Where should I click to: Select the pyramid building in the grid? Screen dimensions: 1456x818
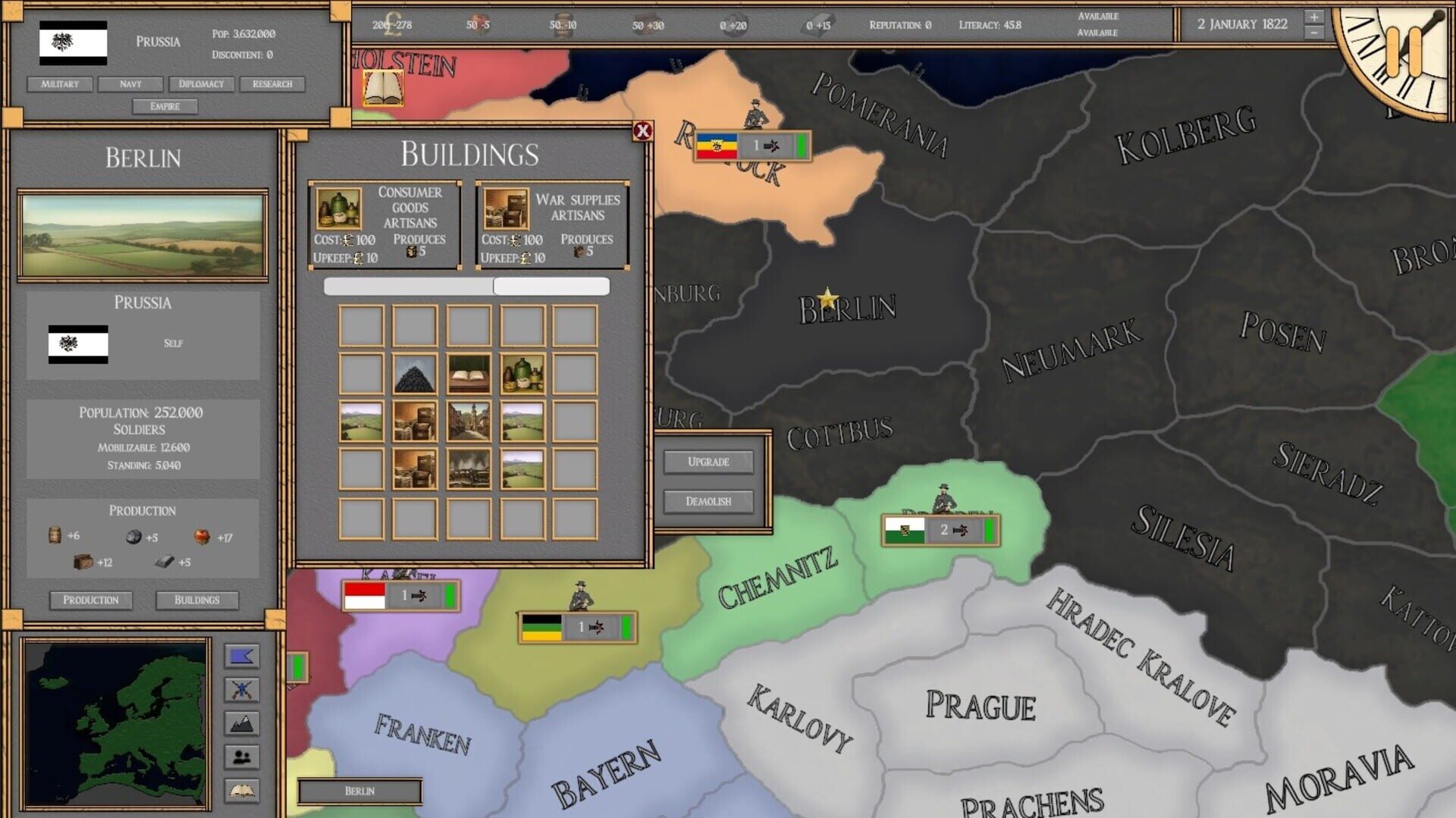(x=416, y=375)
